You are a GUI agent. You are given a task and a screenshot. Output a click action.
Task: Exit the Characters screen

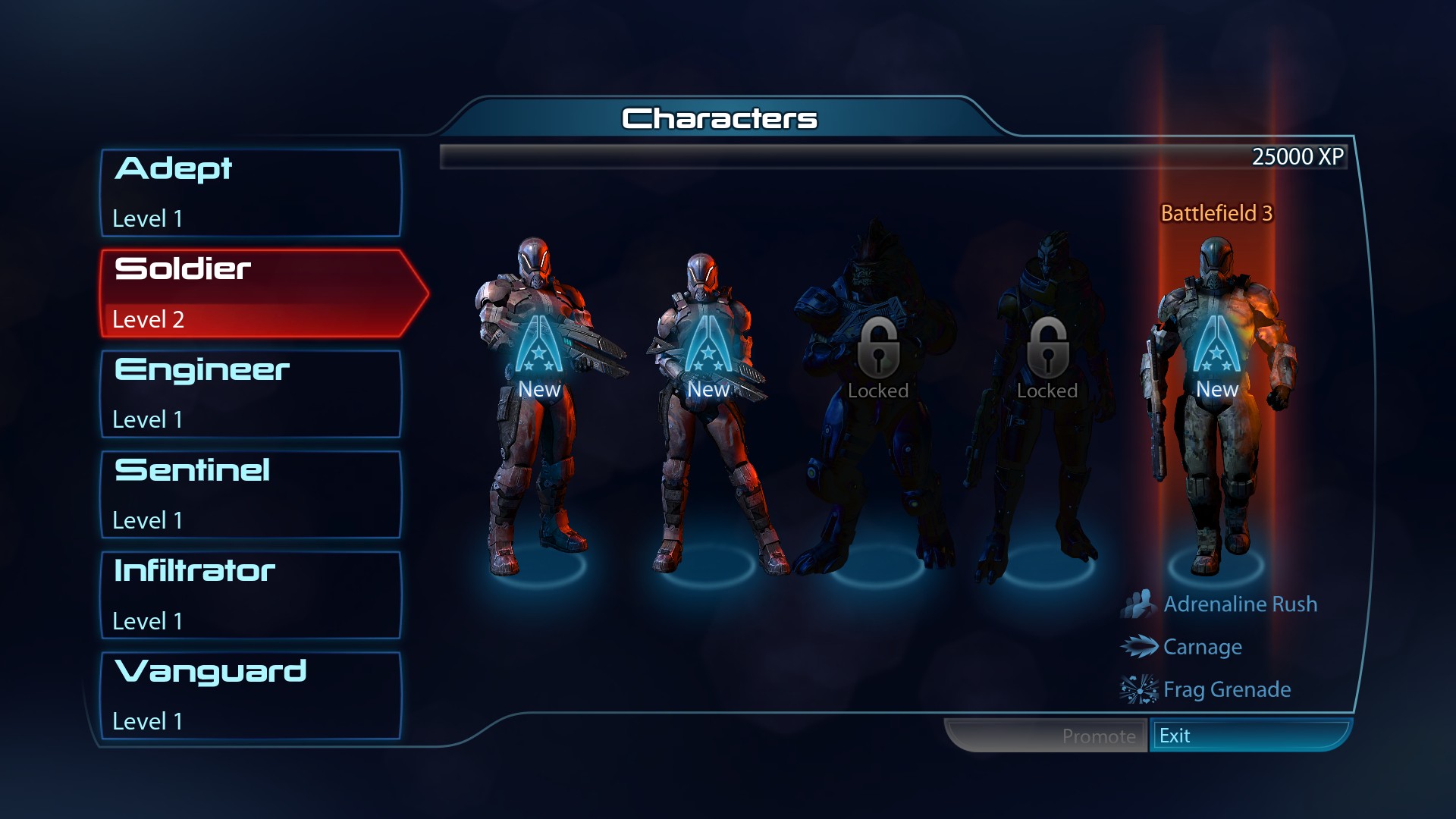(1248, 736)
